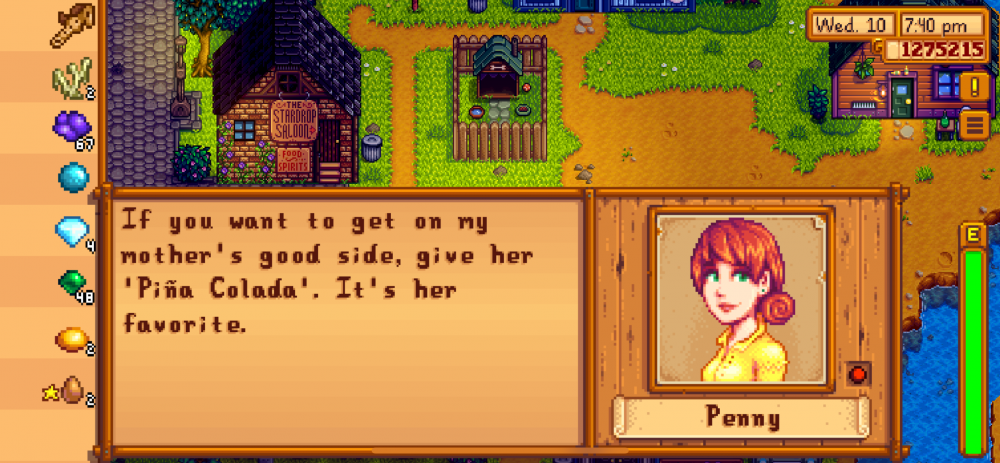Click Penny's portrait in the dialogue box
This screenshot has height=463, width=1000.
[741, 300]
